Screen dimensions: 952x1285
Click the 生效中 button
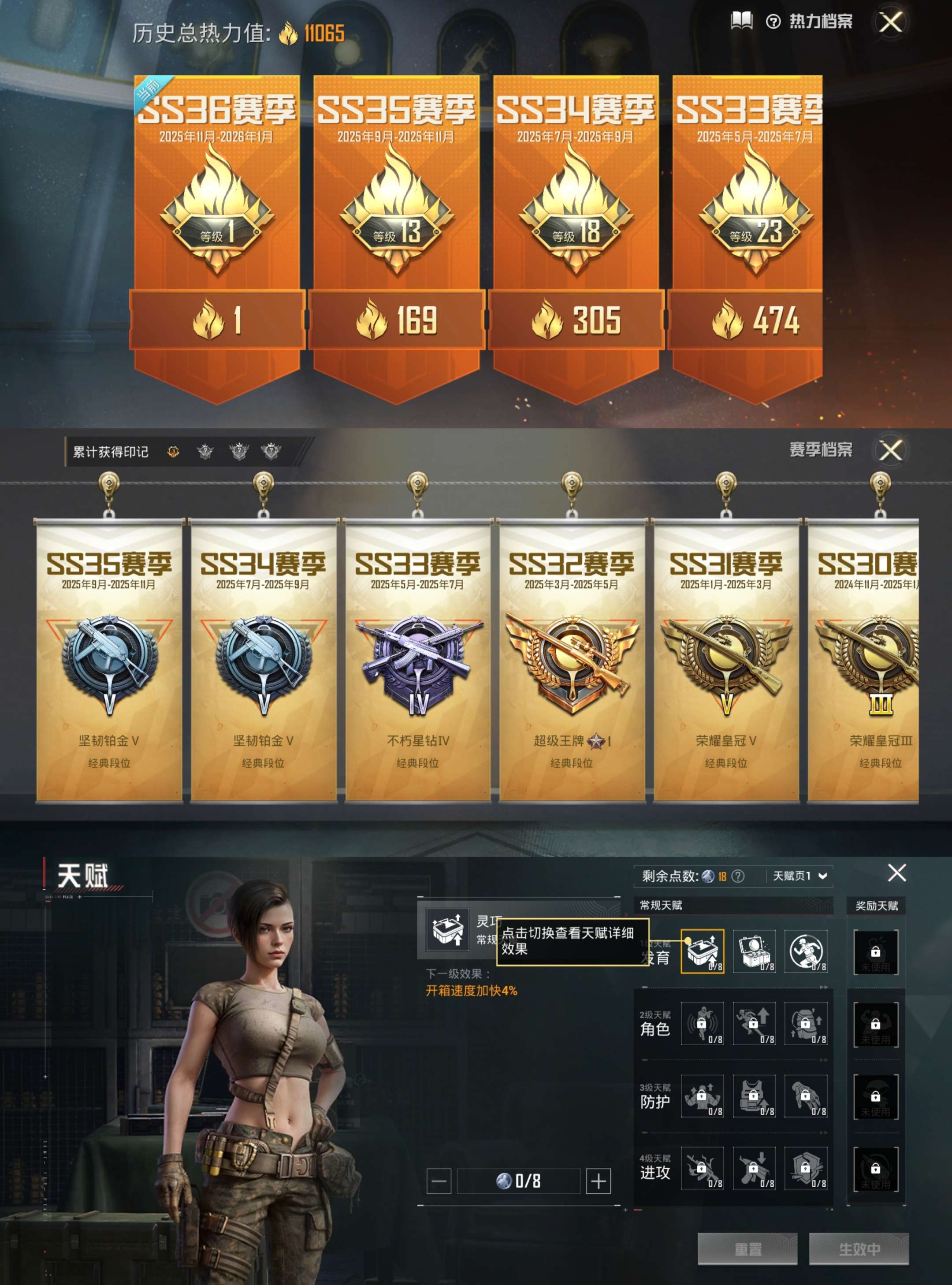point(859,1249)
